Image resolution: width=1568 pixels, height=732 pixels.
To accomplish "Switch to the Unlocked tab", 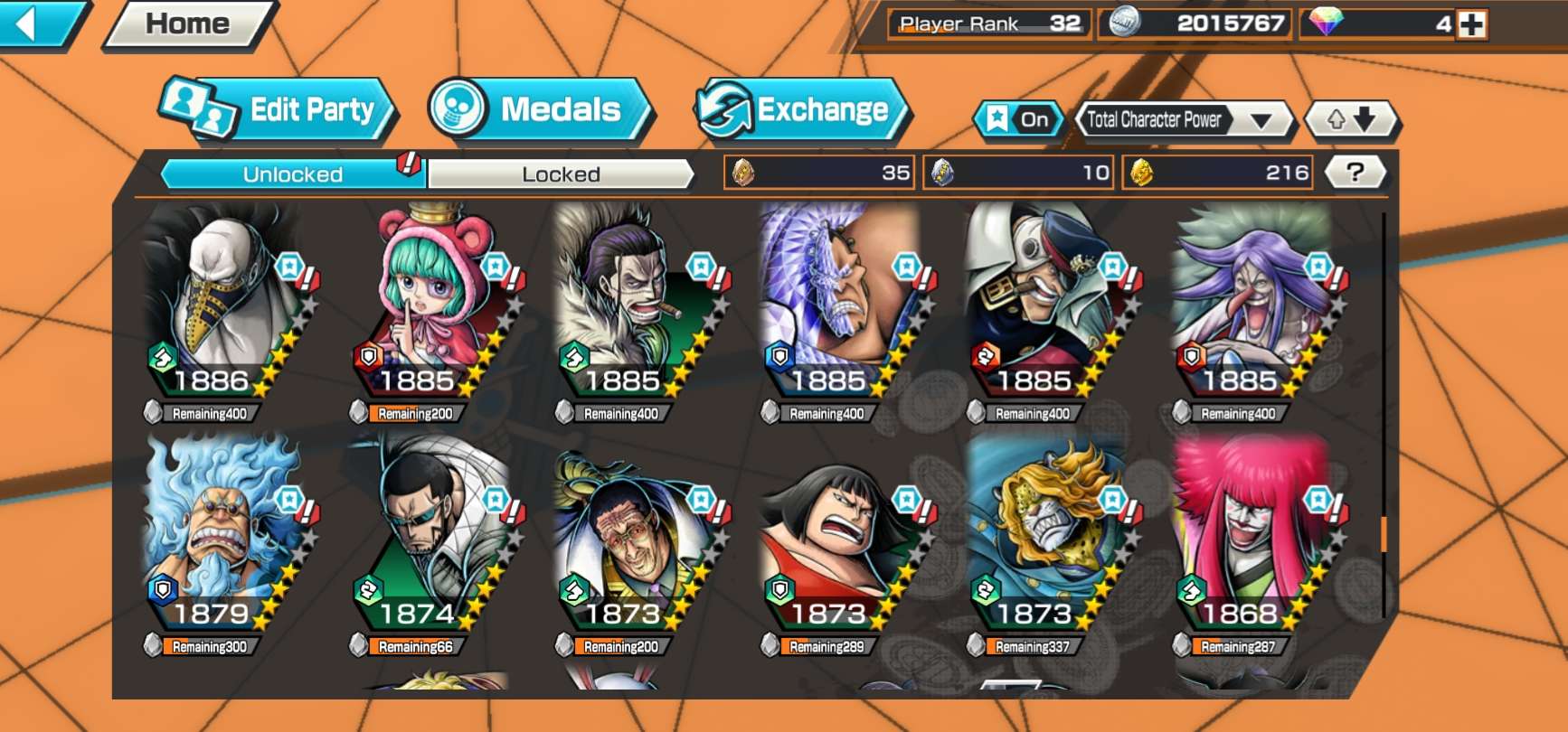I will [x=292, y=174].
